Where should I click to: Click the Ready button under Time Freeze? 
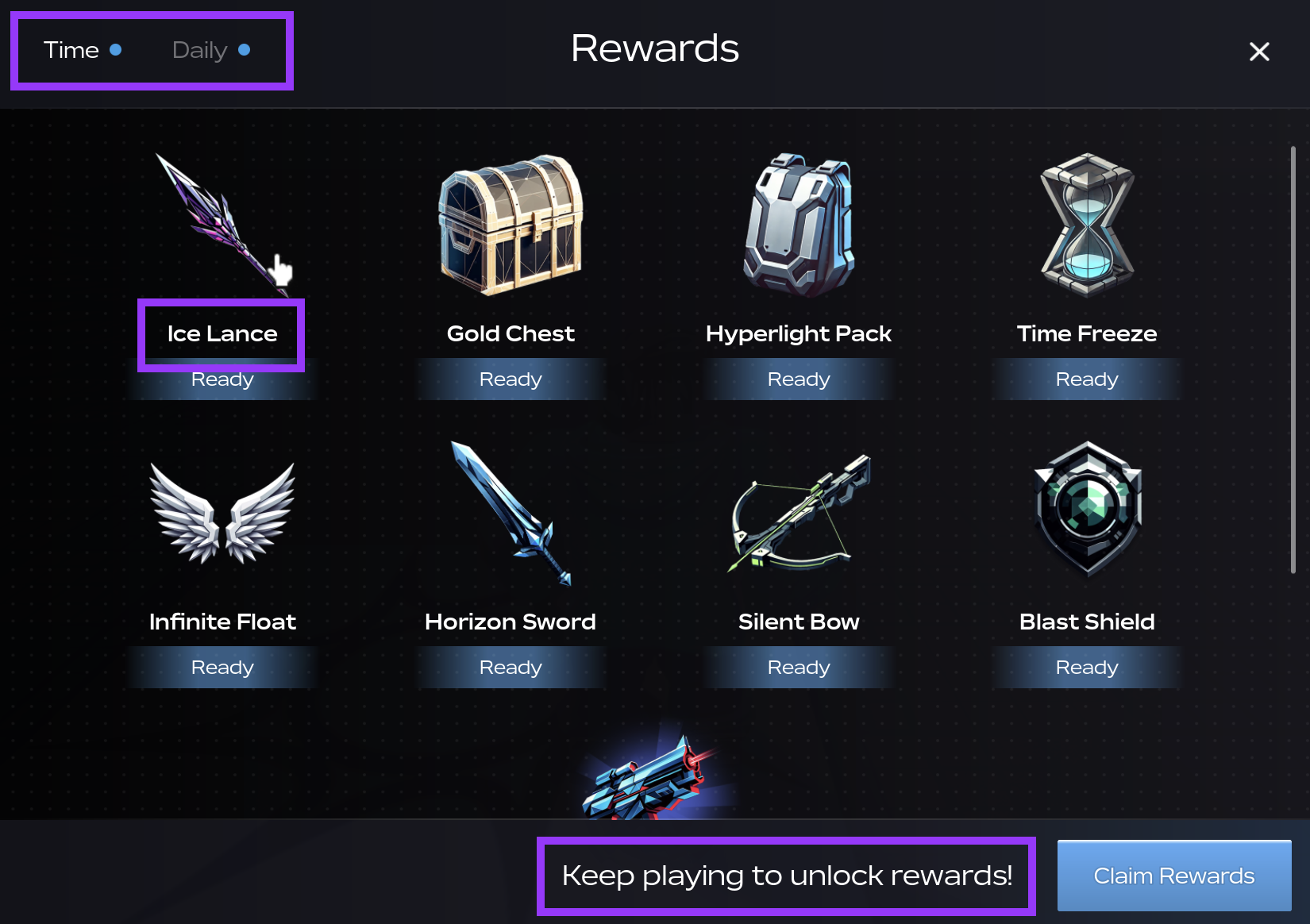click(x=1087, y=379)
